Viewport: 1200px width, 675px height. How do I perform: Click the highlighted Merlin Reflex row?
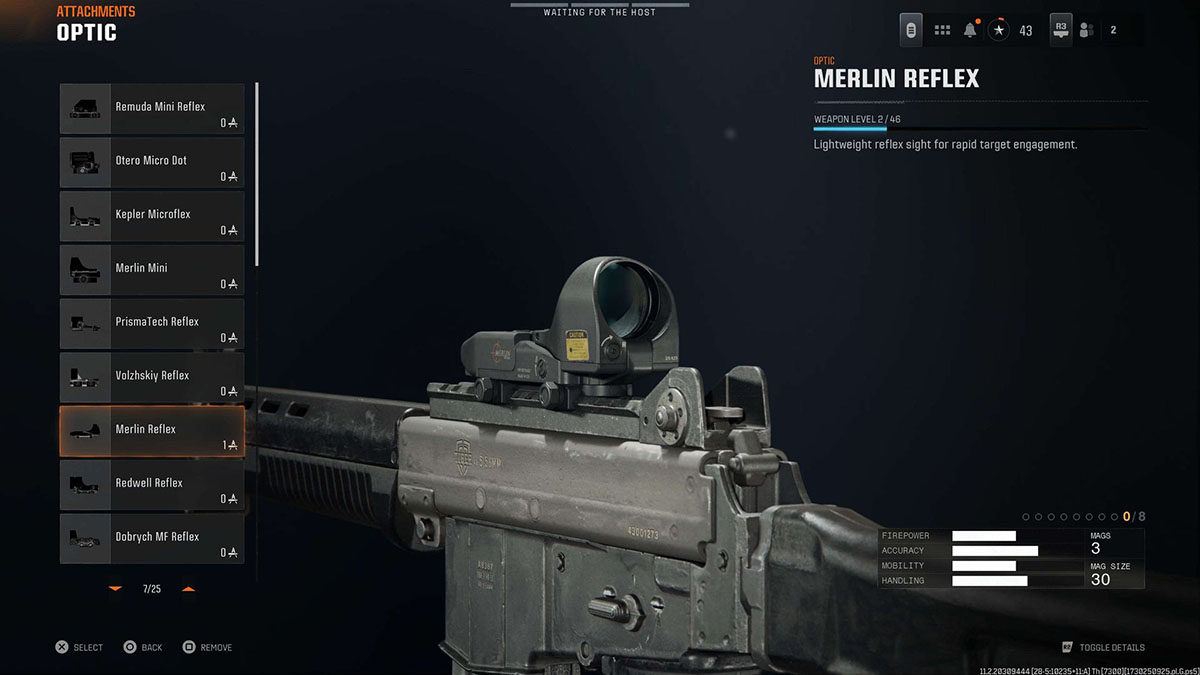(152, 431)
